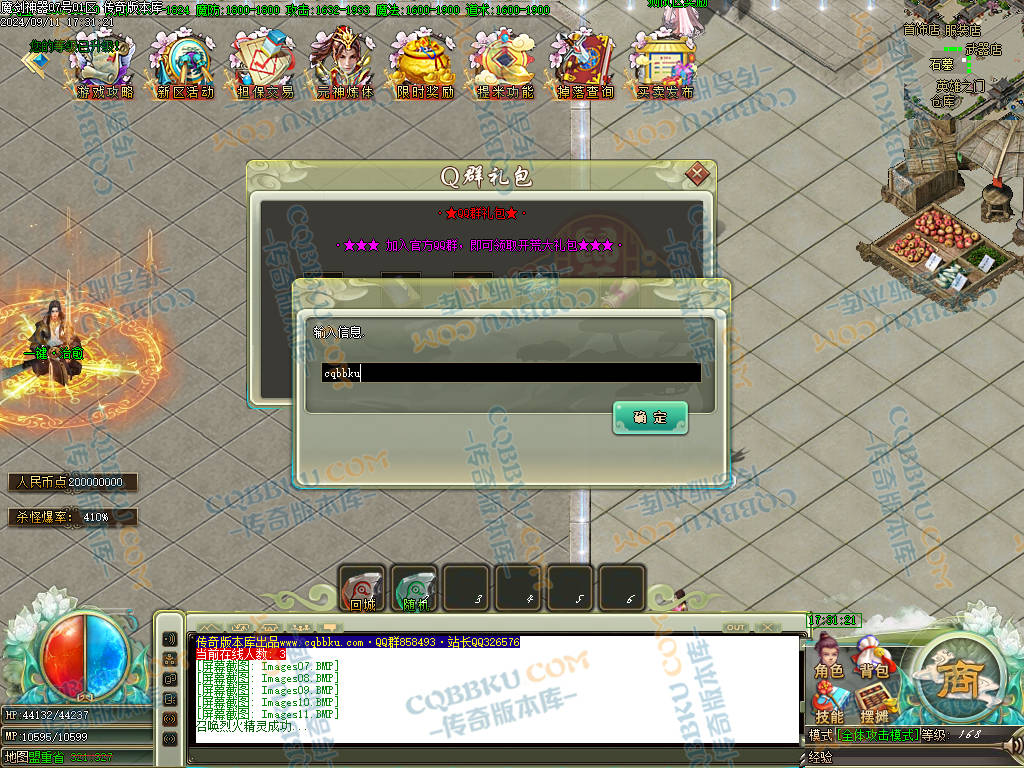Click the OUT button above the chat box
Screen dimensions: 1024x768
click(736, 627)
